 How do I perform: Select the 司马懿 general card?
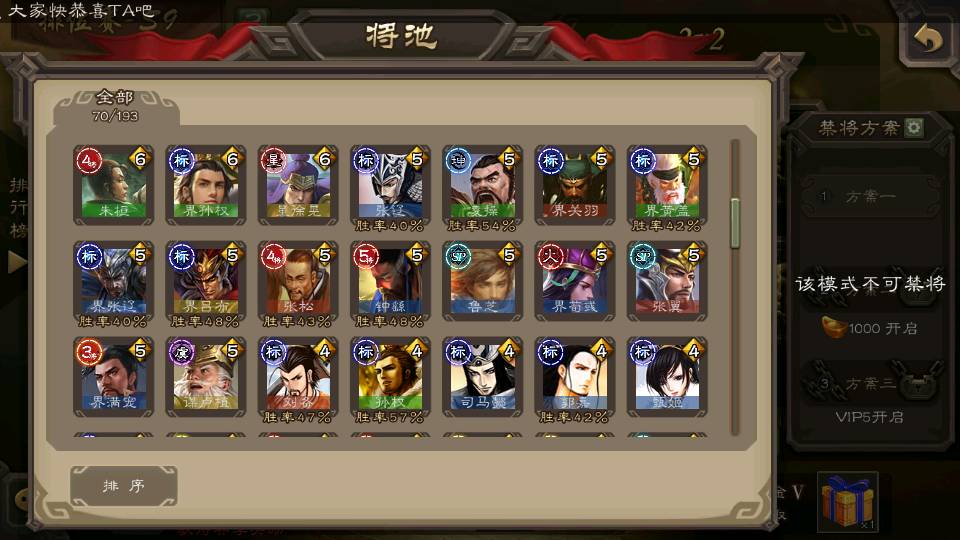click(x=482, y=377)
